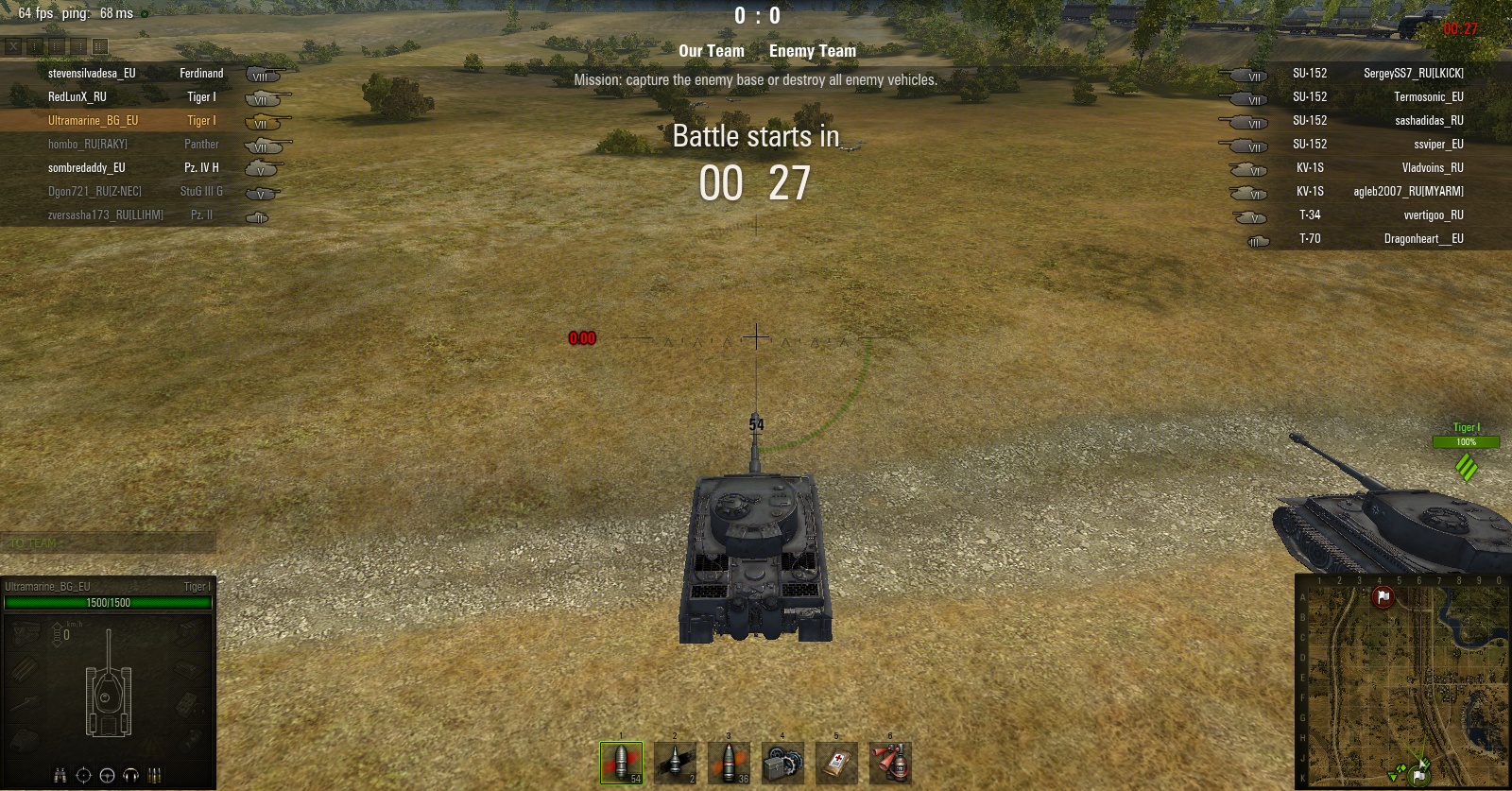Click the headphones radio operator icon
1512x791 pixels.
tap(131, 775)
